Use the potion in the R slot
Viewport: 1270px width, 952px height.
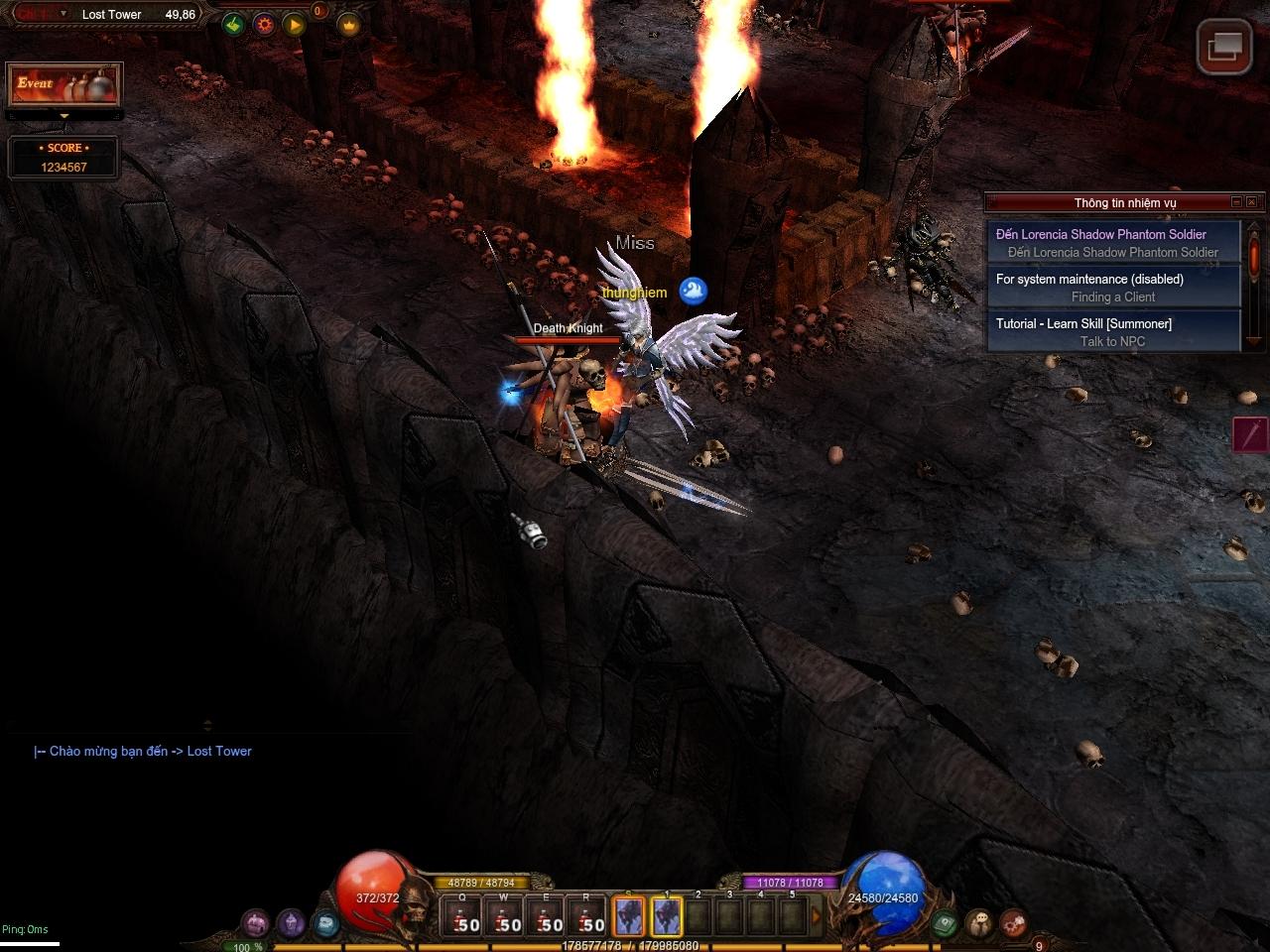(x=586, y=917)
